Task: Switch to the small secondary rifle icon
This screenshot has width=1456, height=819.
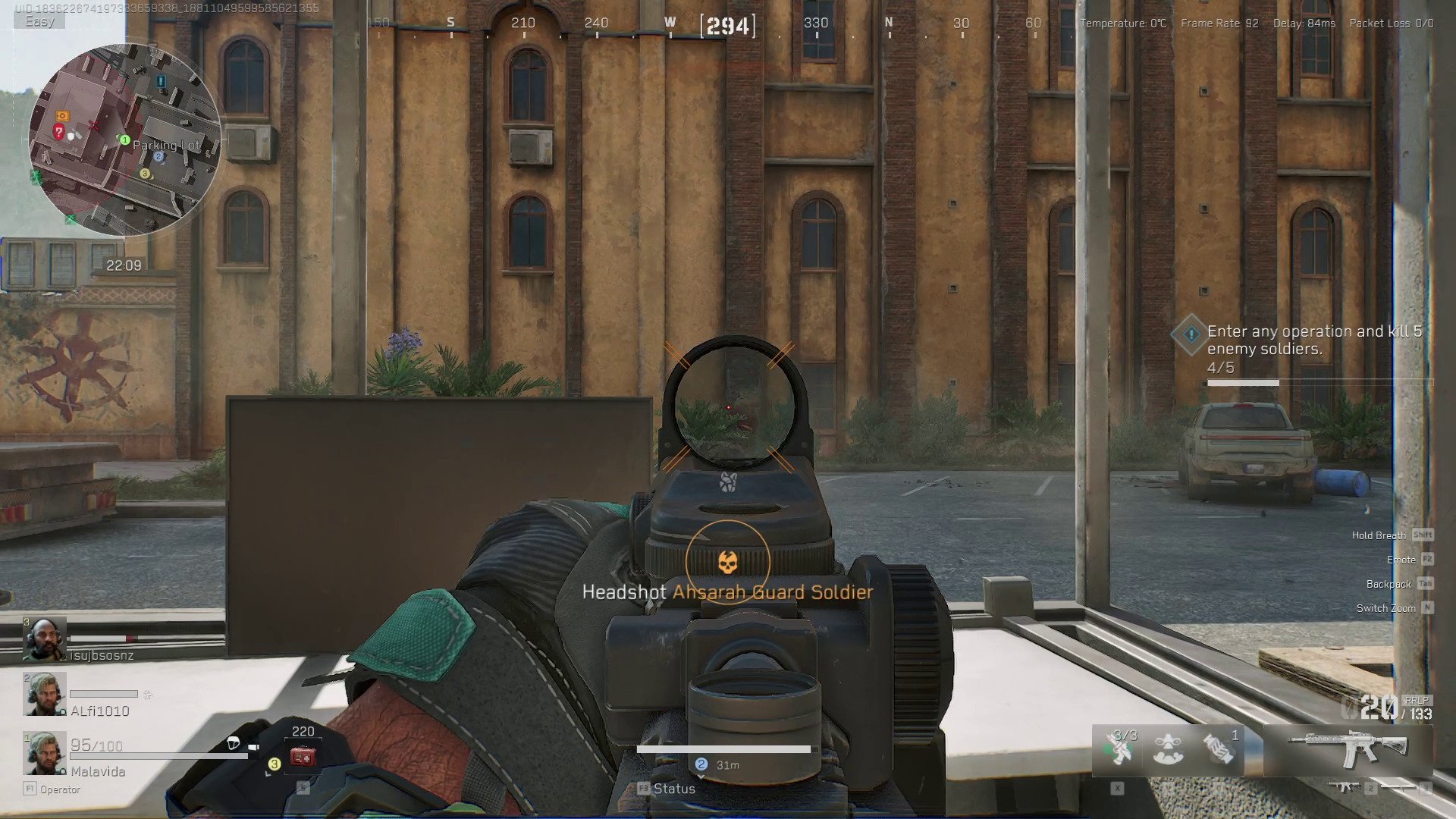Action: tap(1345, 788)
